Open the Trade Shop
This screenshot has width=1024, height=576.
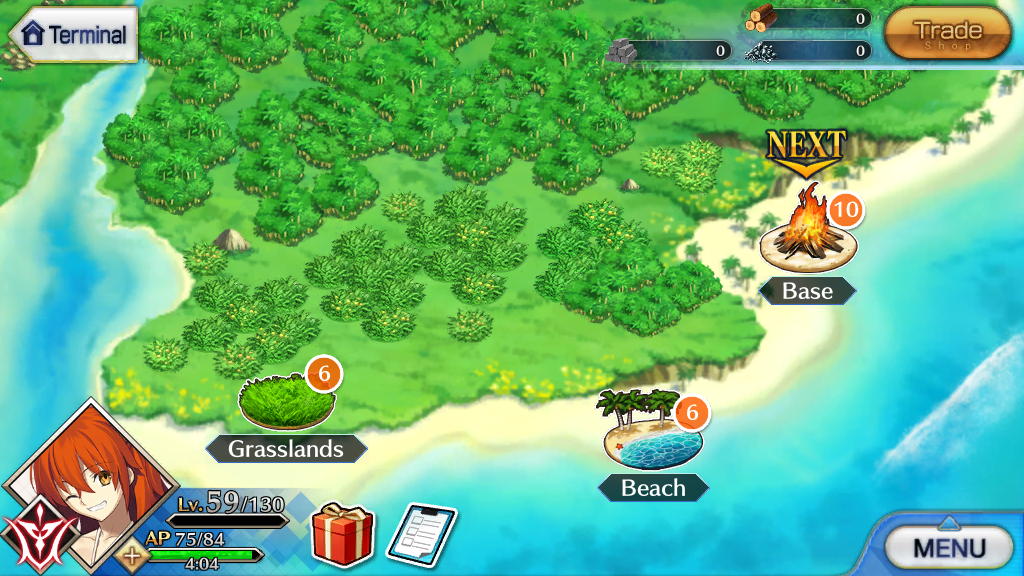click(x=947, y=33)
